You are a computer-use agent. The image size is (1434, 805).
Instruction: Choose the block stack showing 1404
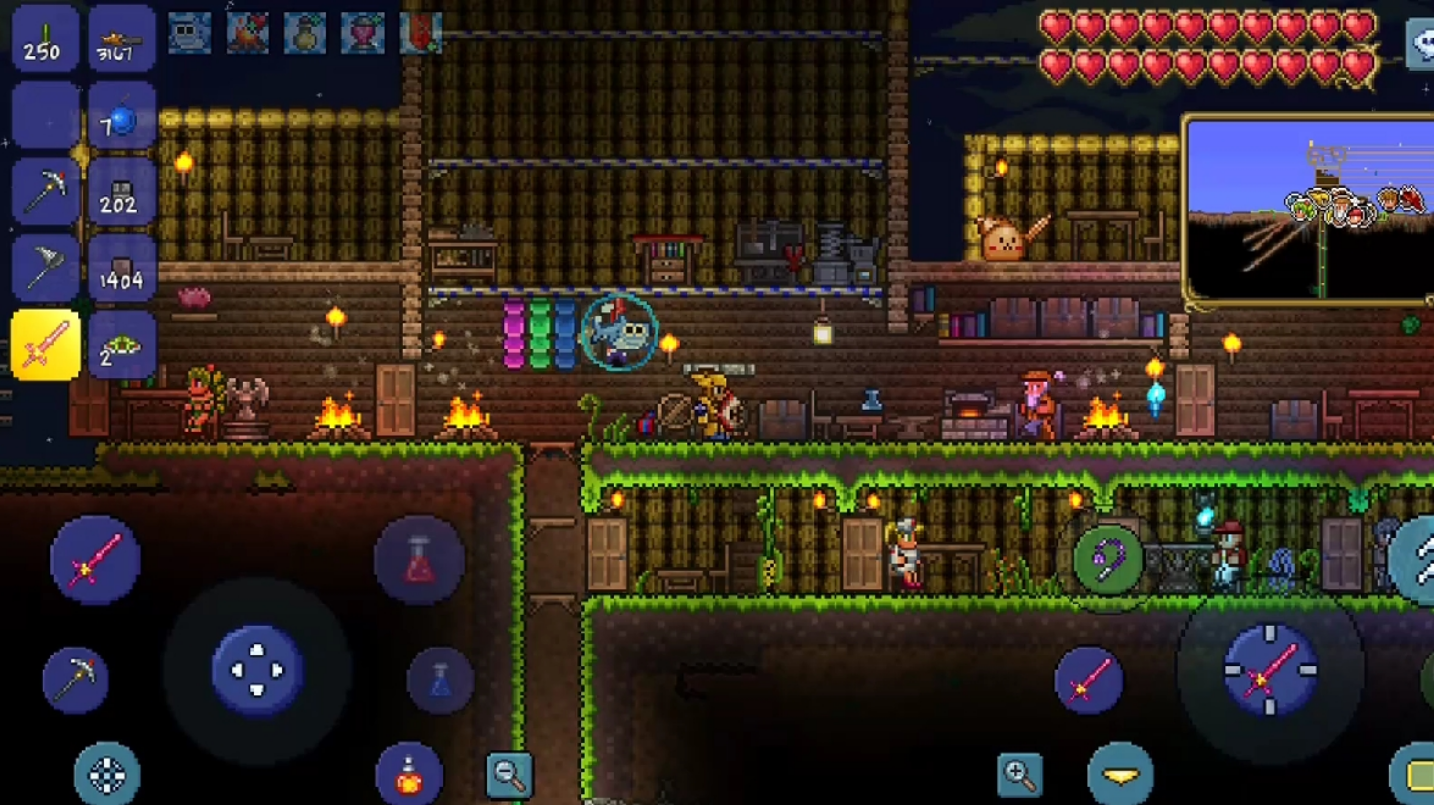click(x=122, y=268)
